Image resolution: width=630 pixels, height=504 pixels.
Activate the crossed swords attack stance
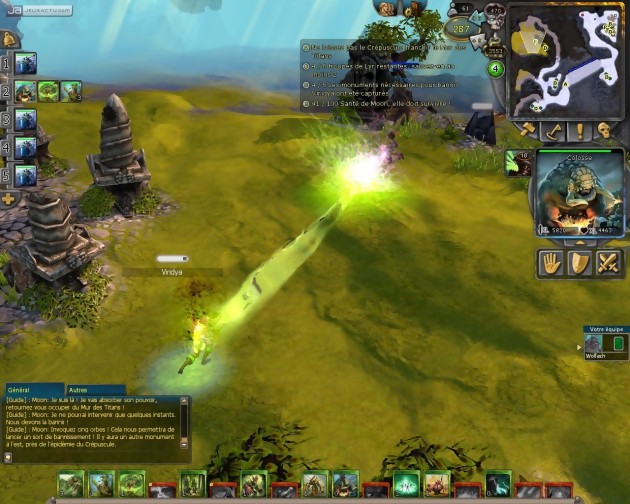(x=609, y=263)
